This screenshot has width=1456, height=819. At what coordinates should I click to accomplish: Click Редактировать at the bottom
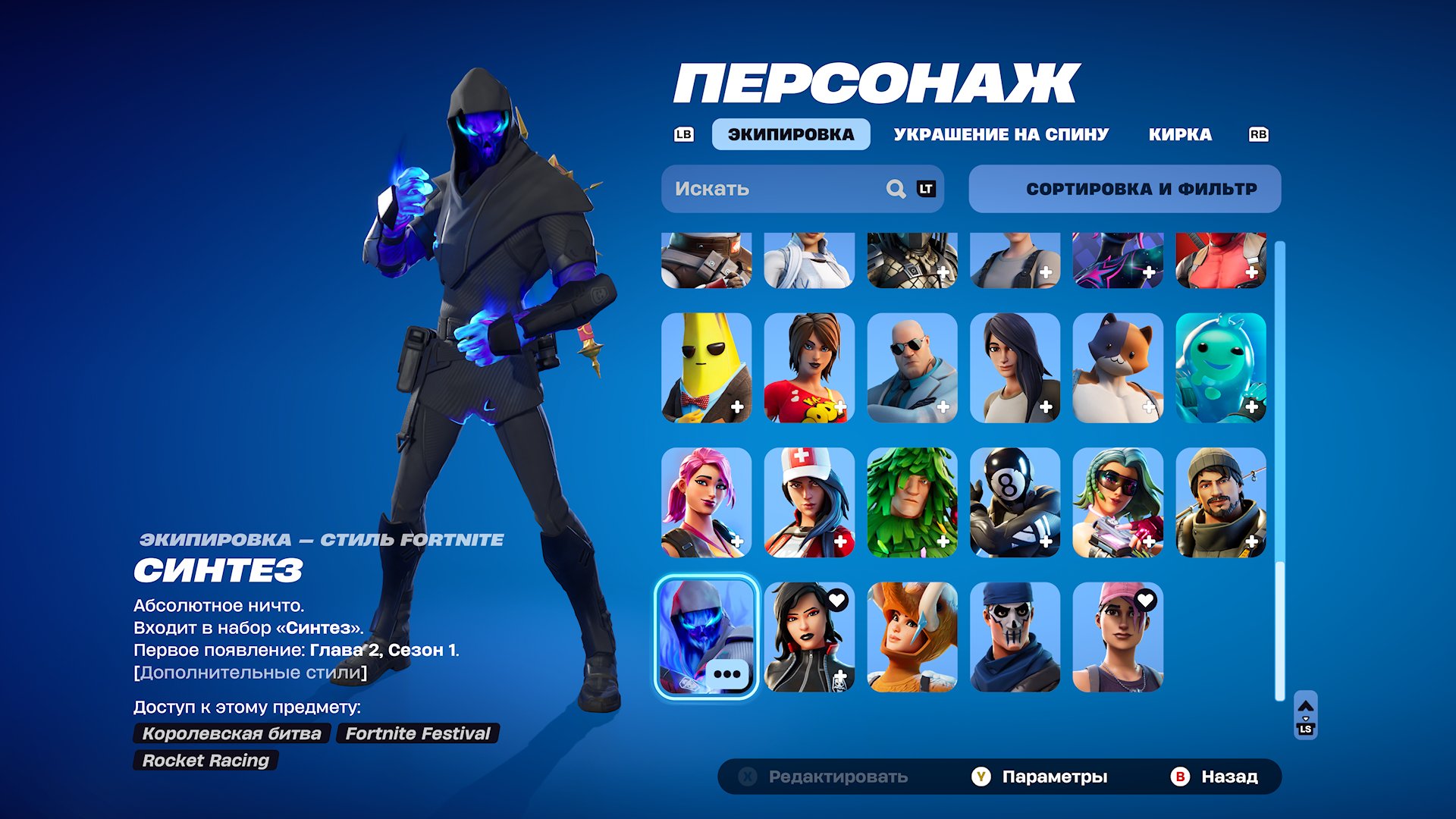[x=838, y=777]
